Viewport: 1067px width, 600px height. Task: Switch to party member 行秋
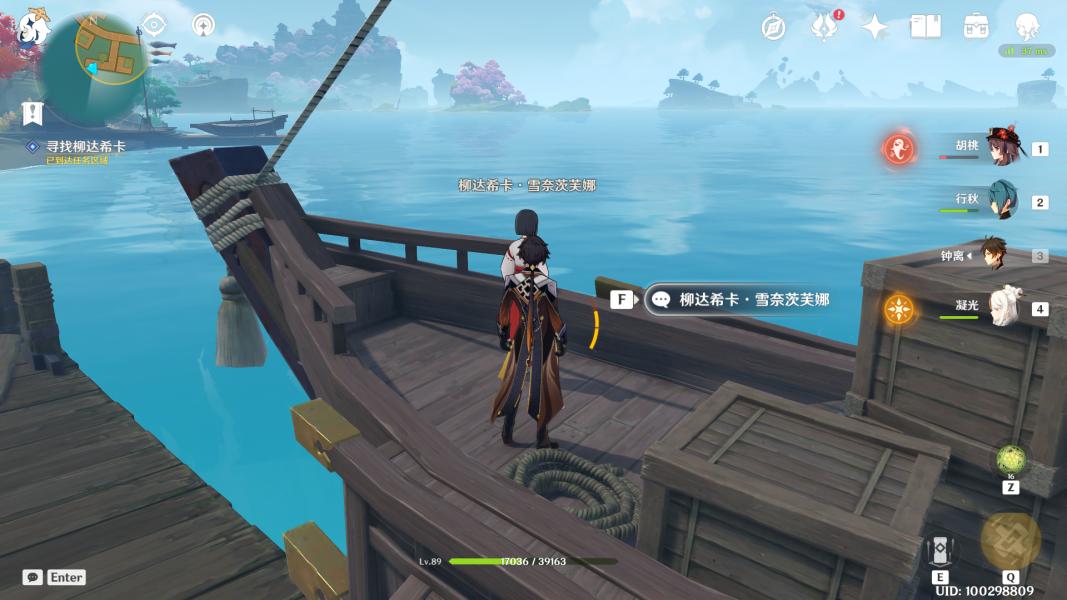1000,201
